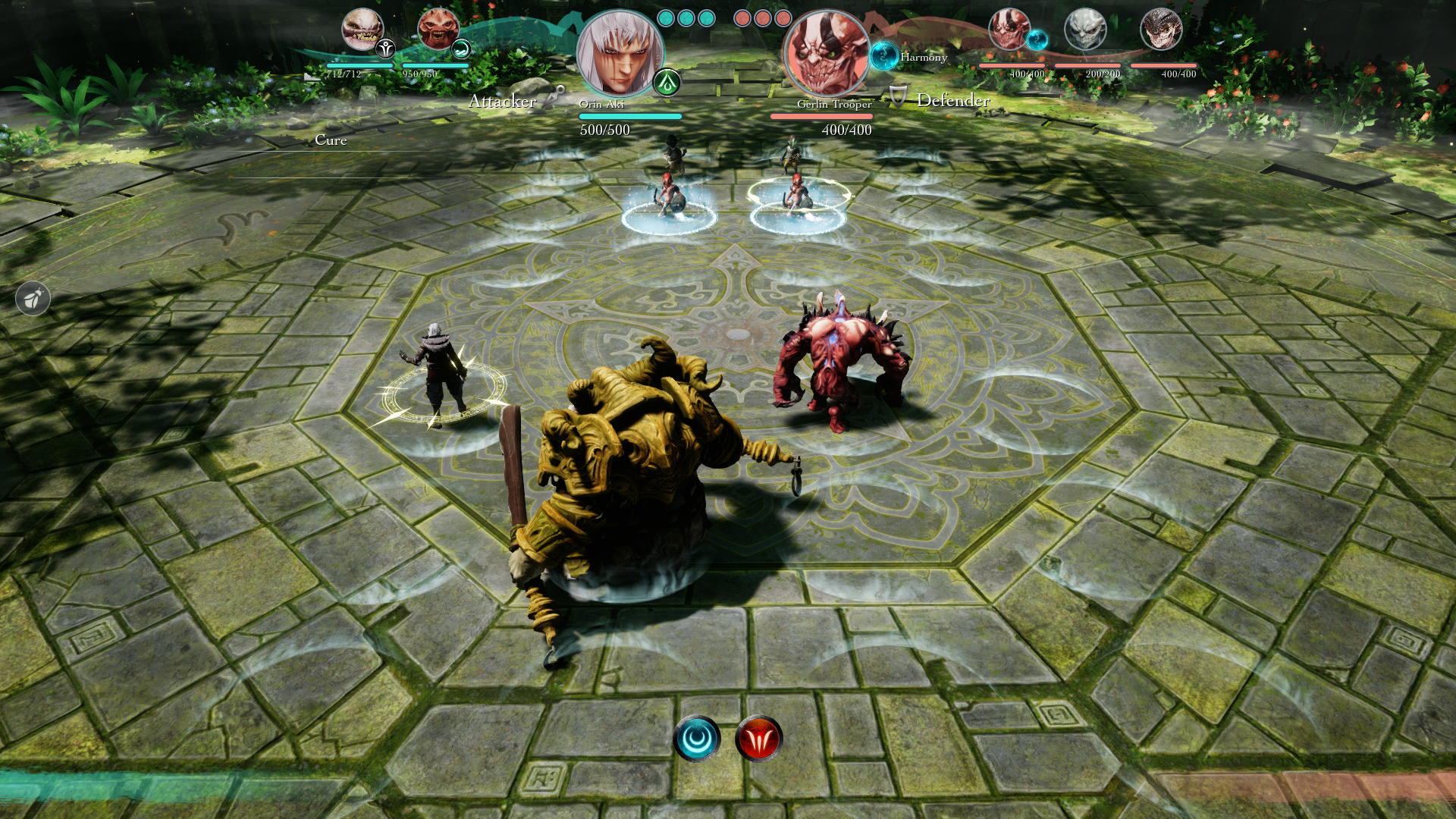The height and width of the screenshot is (819, 1456).
Task: Select the dark scaled enemy portrait
Action: 1160,30
